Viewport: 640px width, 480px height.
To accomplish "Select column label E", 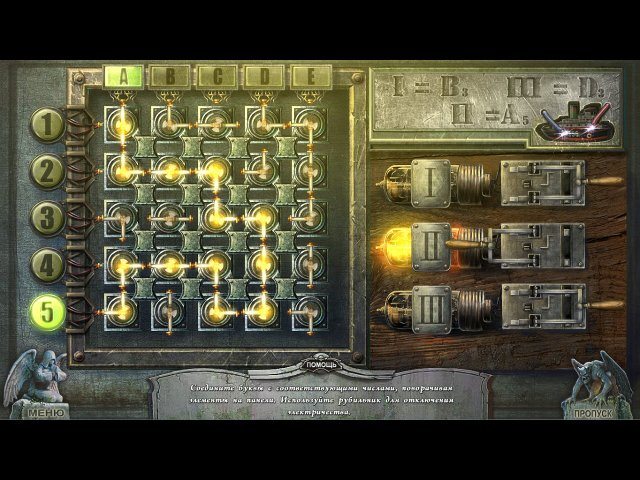I will tap(311, 75).
